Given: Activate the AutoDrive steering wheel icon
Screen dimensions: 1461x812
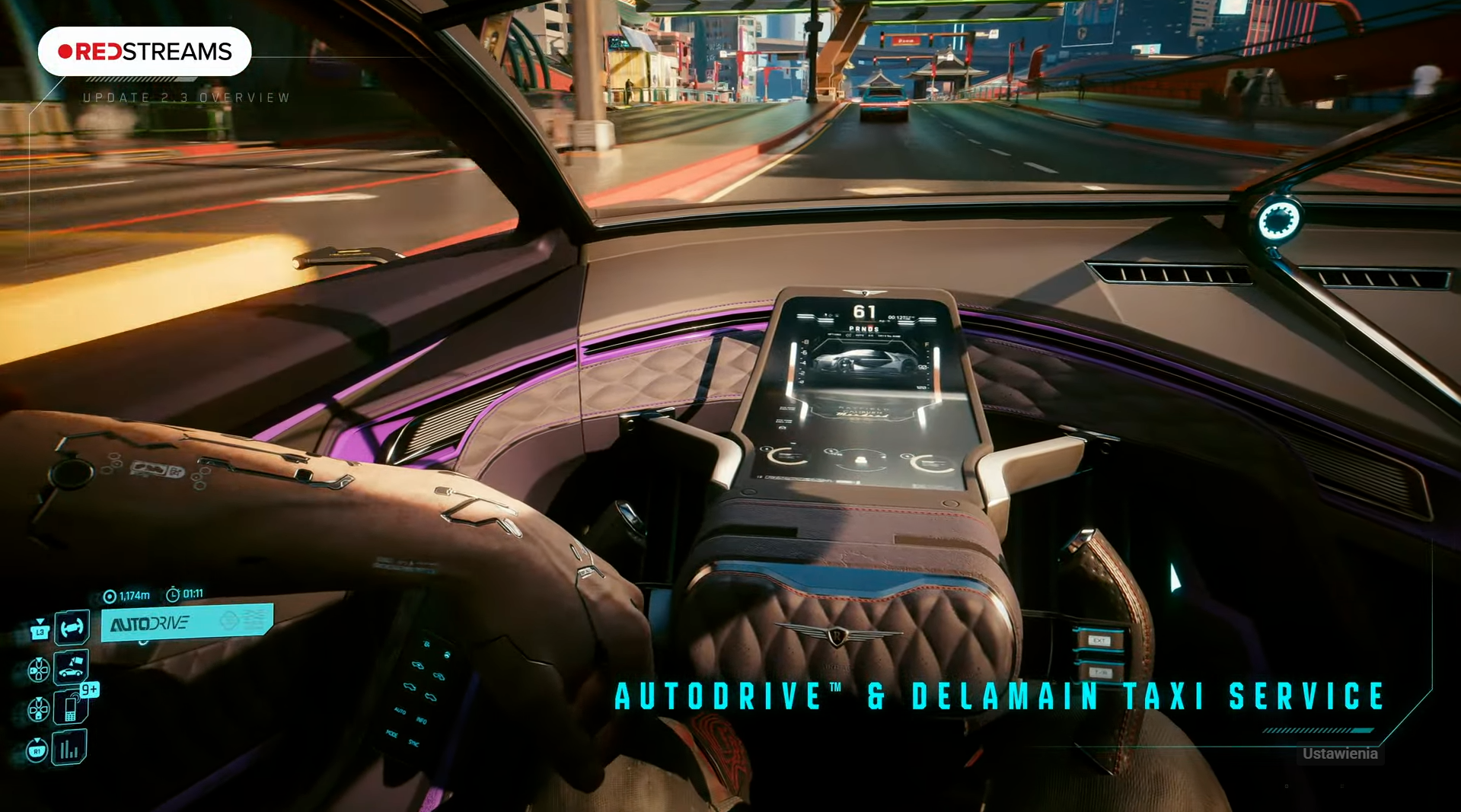Looking at the screenshot, I should (72, 628).
